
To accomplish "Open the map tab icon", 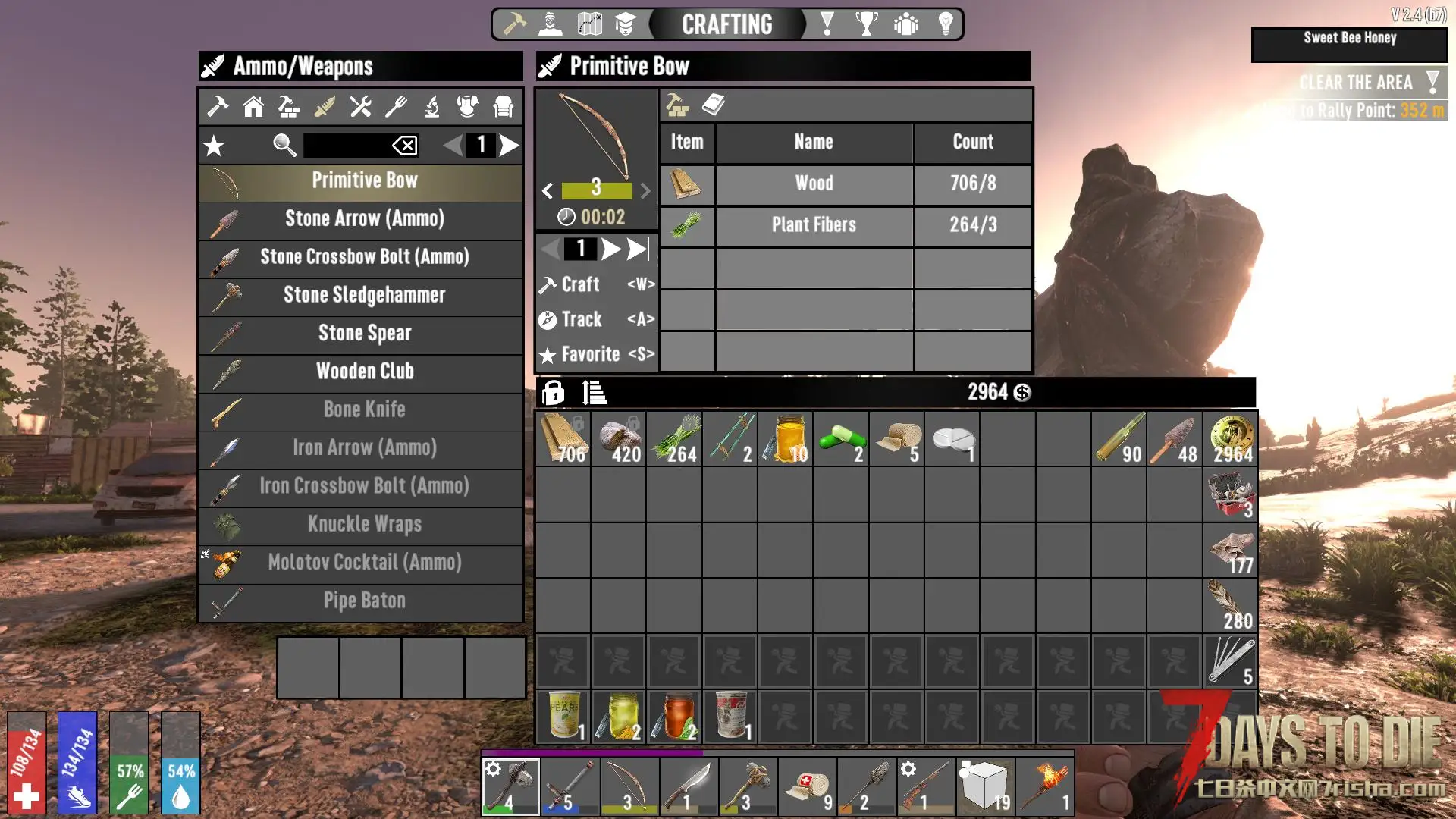I will (x=589, y=24).
